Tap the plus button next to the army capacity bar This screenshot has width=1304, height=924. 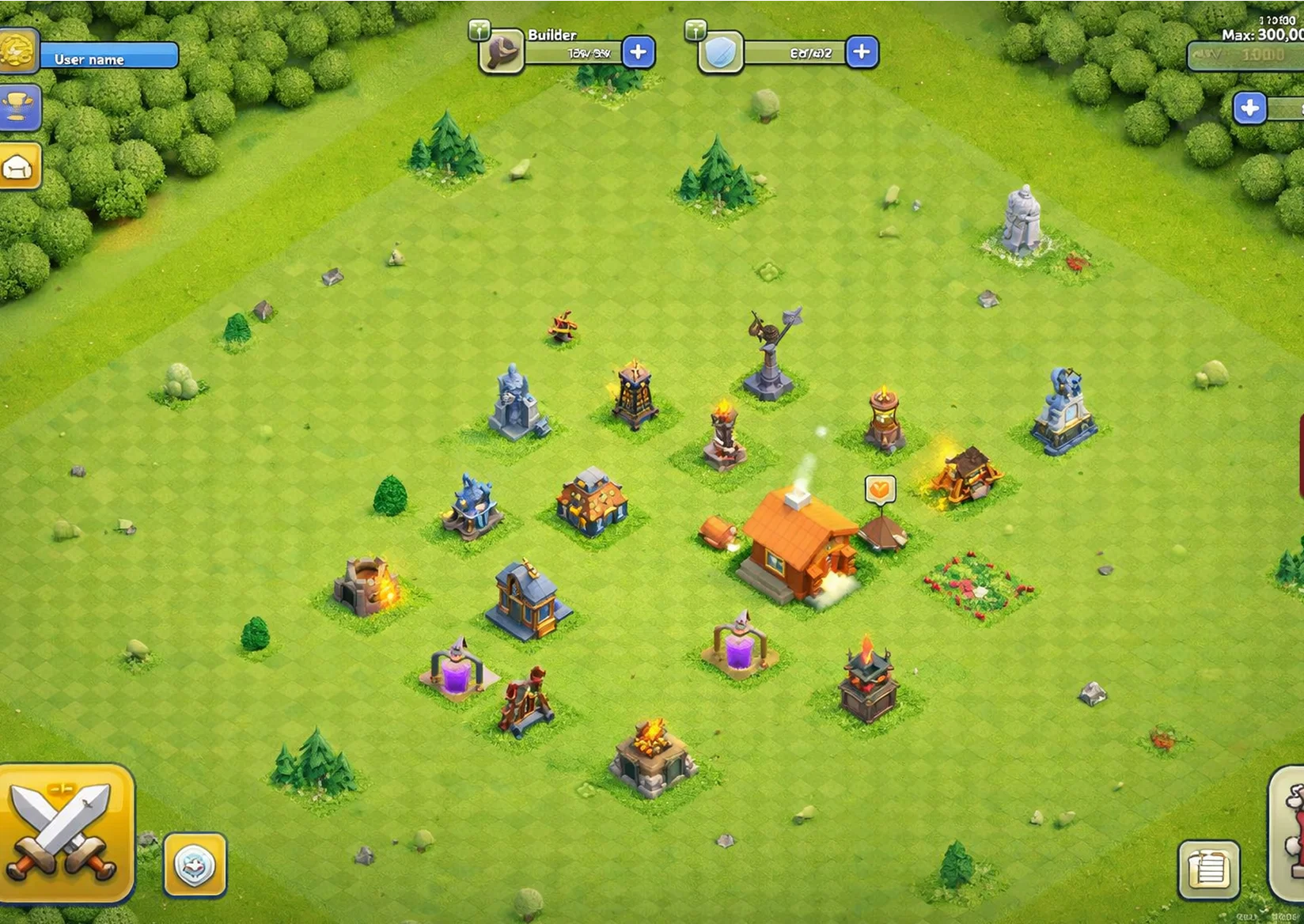coord(861,51)
